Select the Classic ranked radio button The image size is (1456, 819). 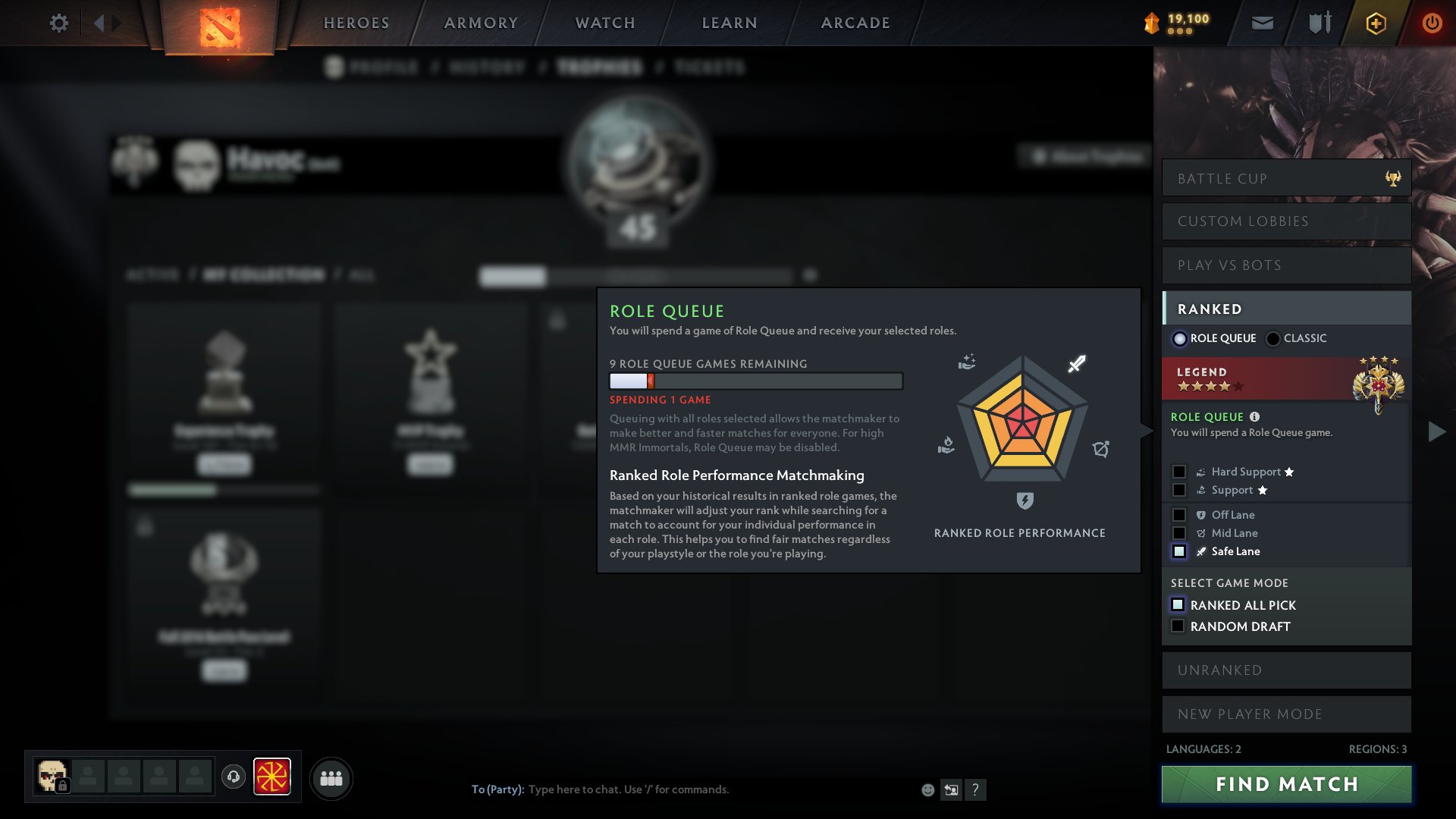tap(1272, 338)
